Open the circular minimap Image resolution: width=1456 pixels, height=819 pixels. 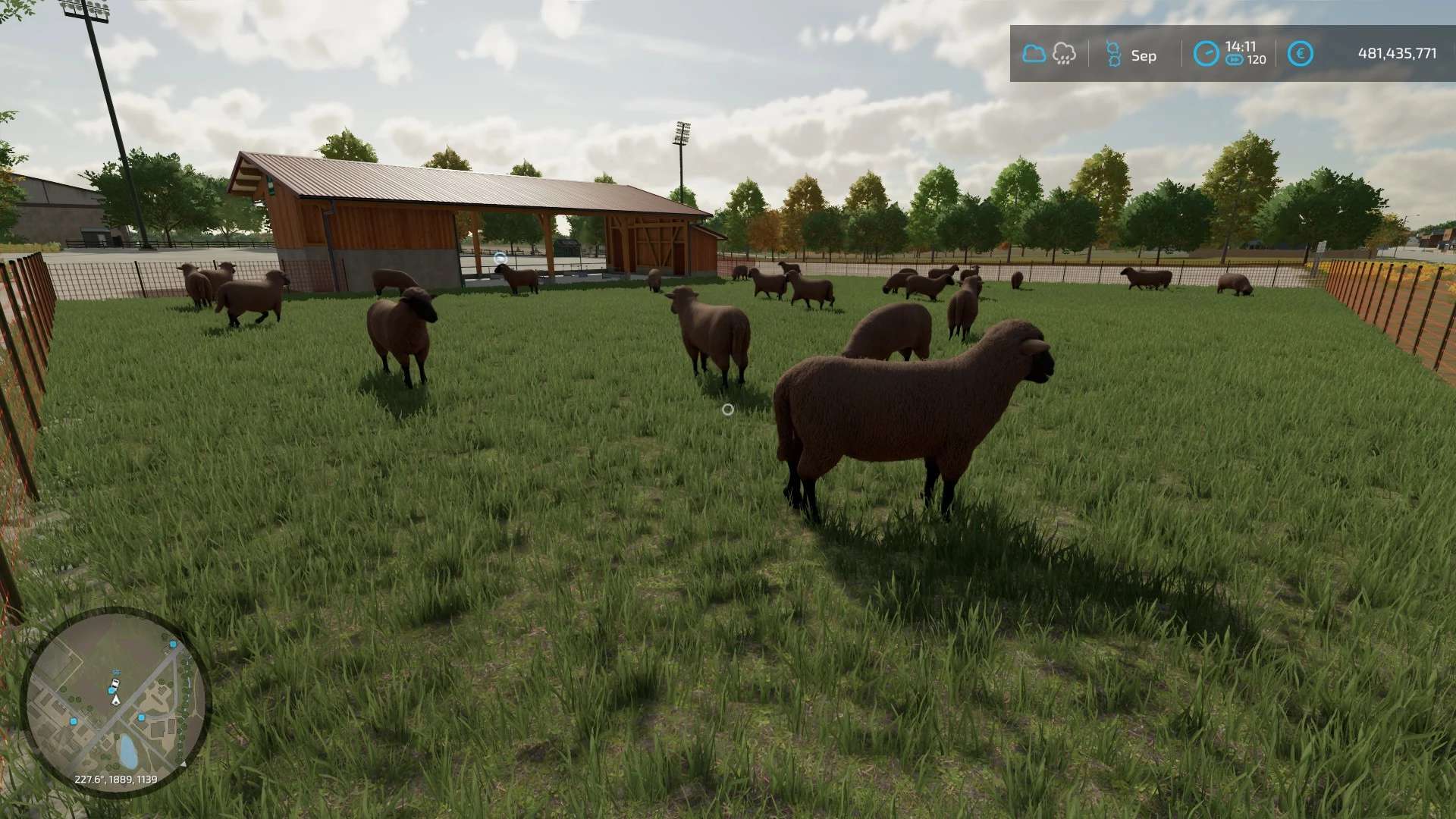(115, 701)
